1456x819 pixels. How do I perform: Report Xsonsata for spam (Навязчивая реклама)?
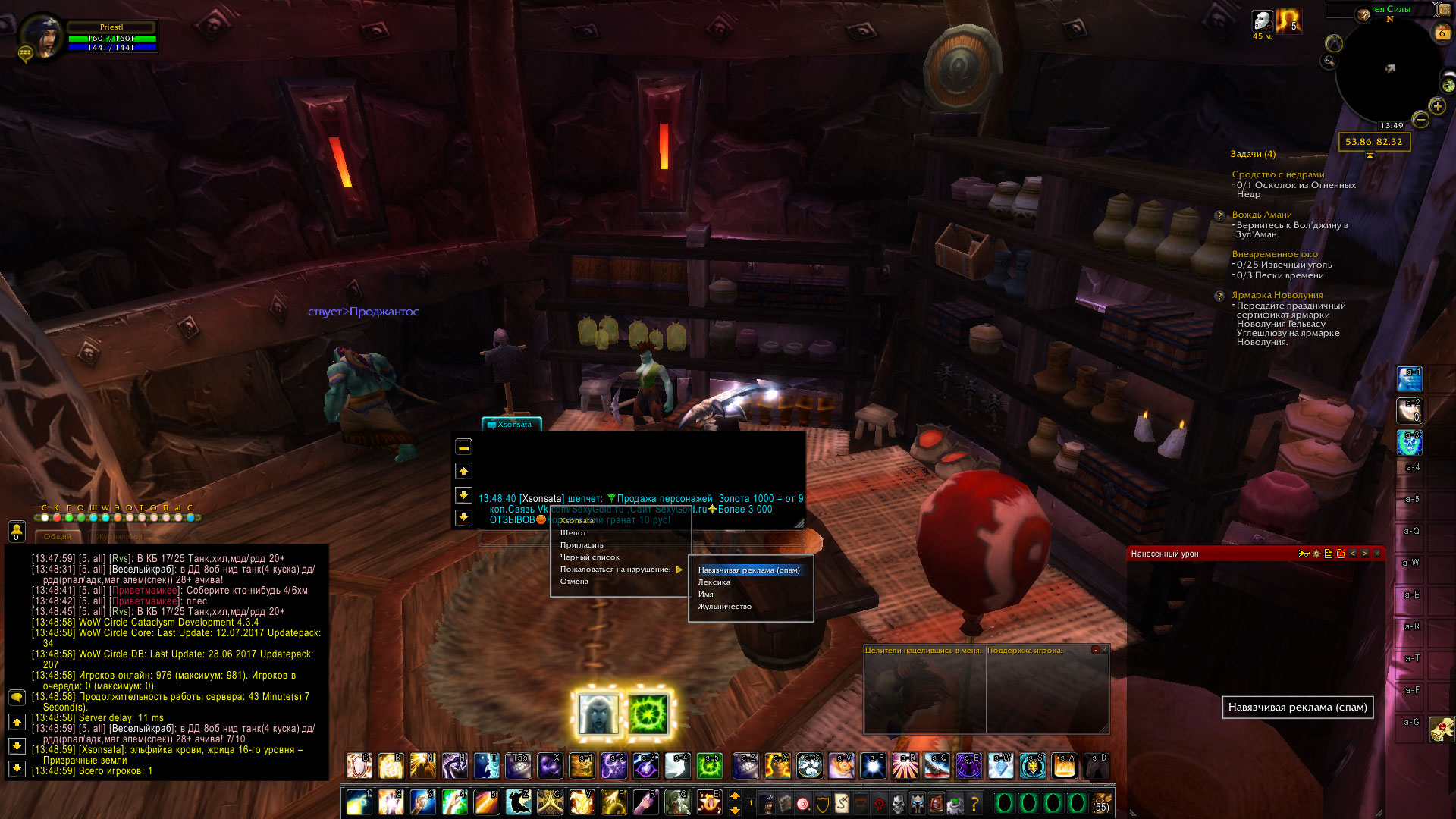tap(748, 570)
